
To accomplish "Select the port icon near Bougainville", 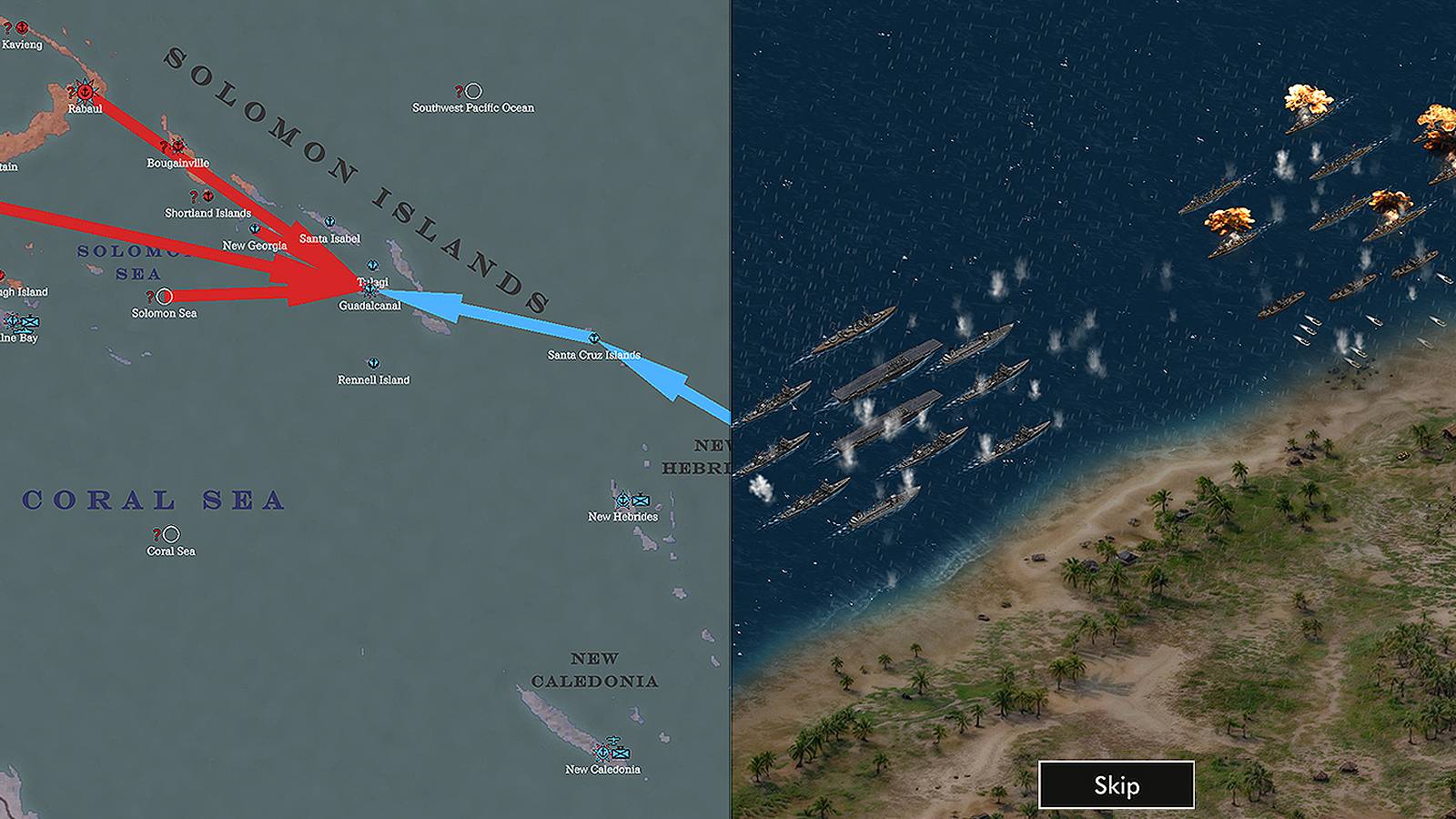I will (x=177, y=147).
